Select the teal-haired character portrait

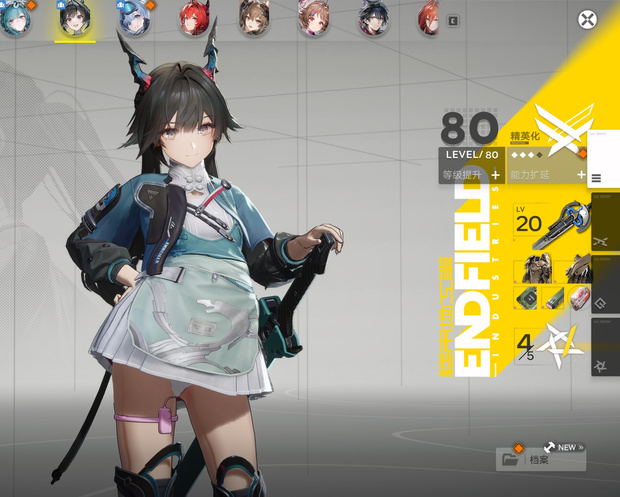14,18
